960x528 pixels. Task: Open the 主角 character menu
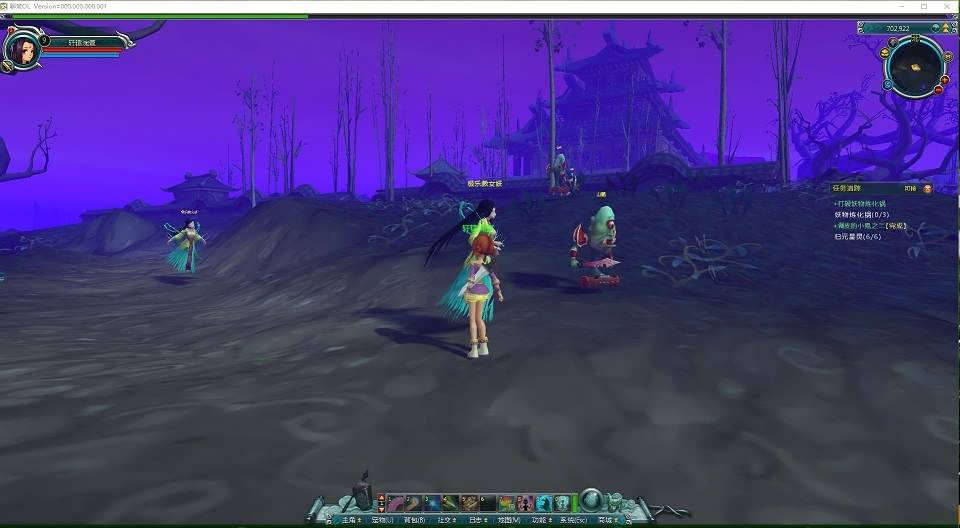(349, 520)
